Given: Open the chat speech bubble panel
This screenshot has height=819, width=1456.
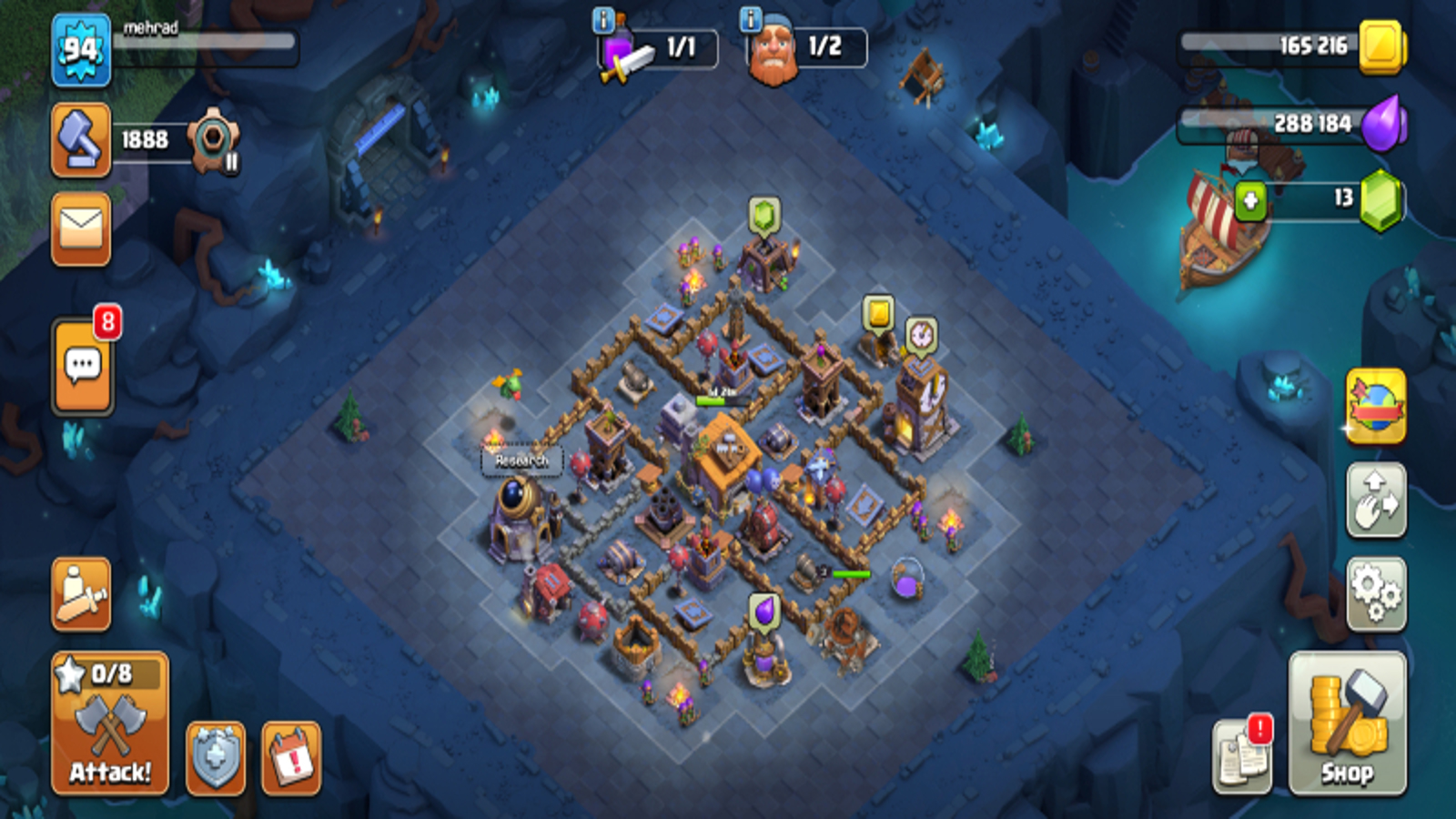Looking at the screenshot, I should pyautogui.click(x=83, y=367).
